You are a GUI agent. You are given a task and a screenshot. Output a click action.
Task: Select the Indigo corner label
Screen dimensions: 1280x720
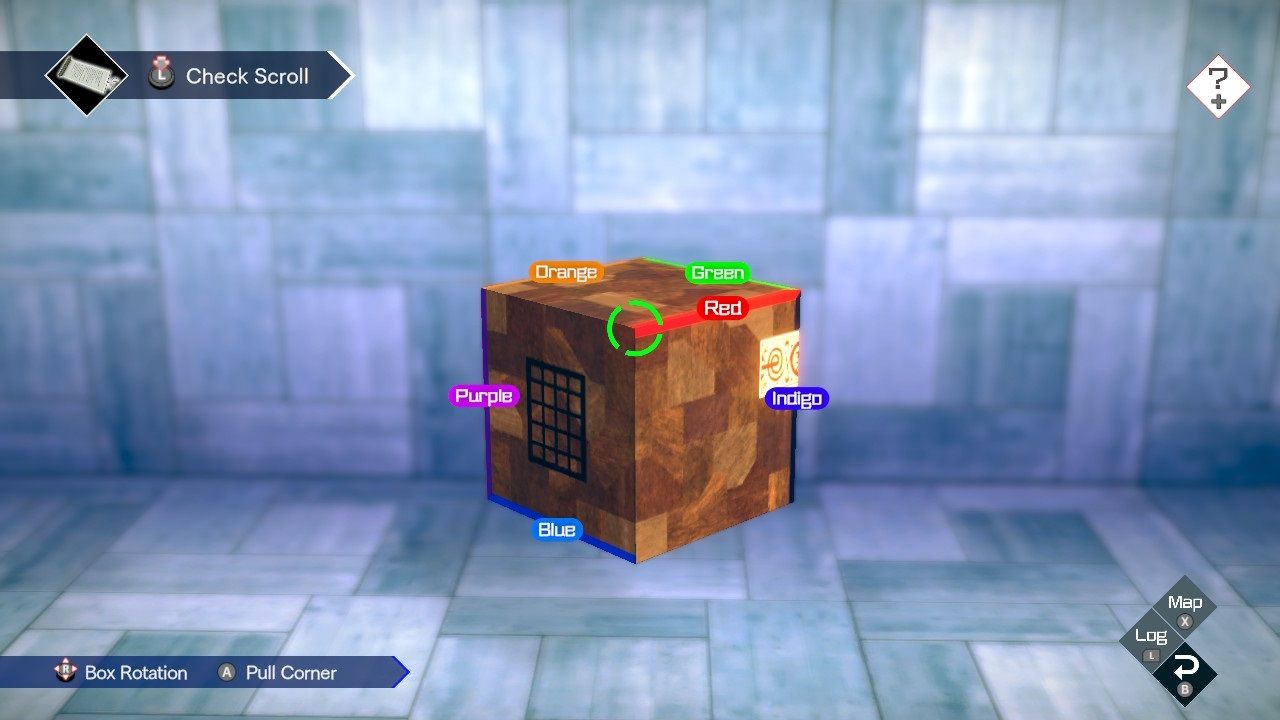(797, 399)
